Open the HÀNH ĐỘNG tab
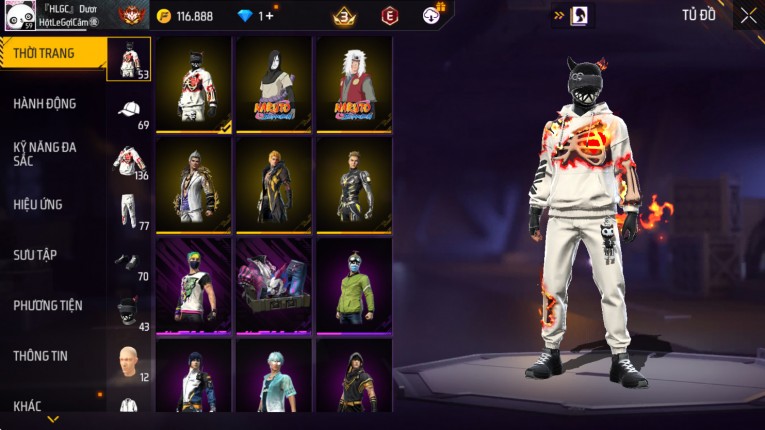 45,103
